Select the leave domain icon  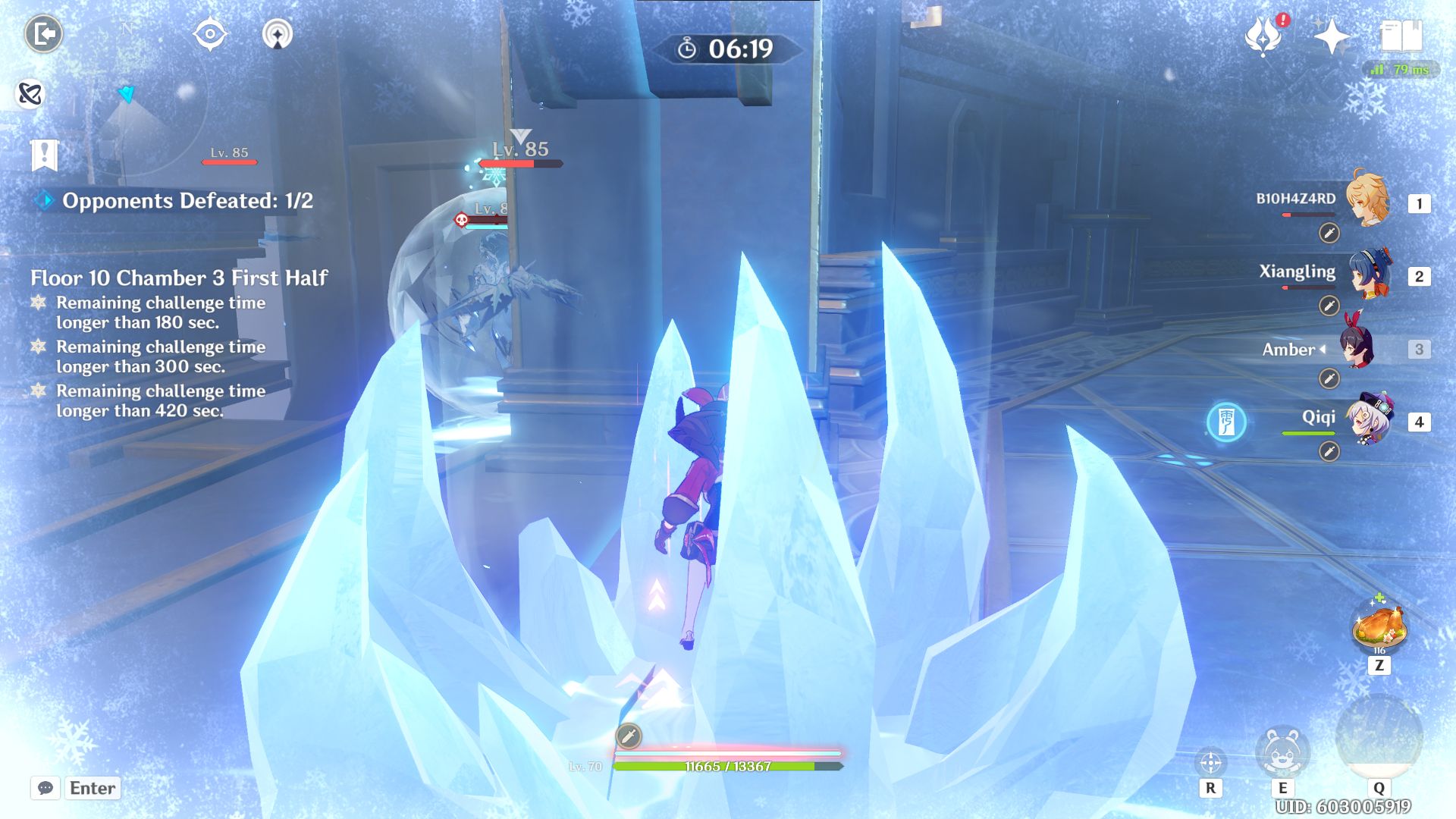click(x=43, y=32)
